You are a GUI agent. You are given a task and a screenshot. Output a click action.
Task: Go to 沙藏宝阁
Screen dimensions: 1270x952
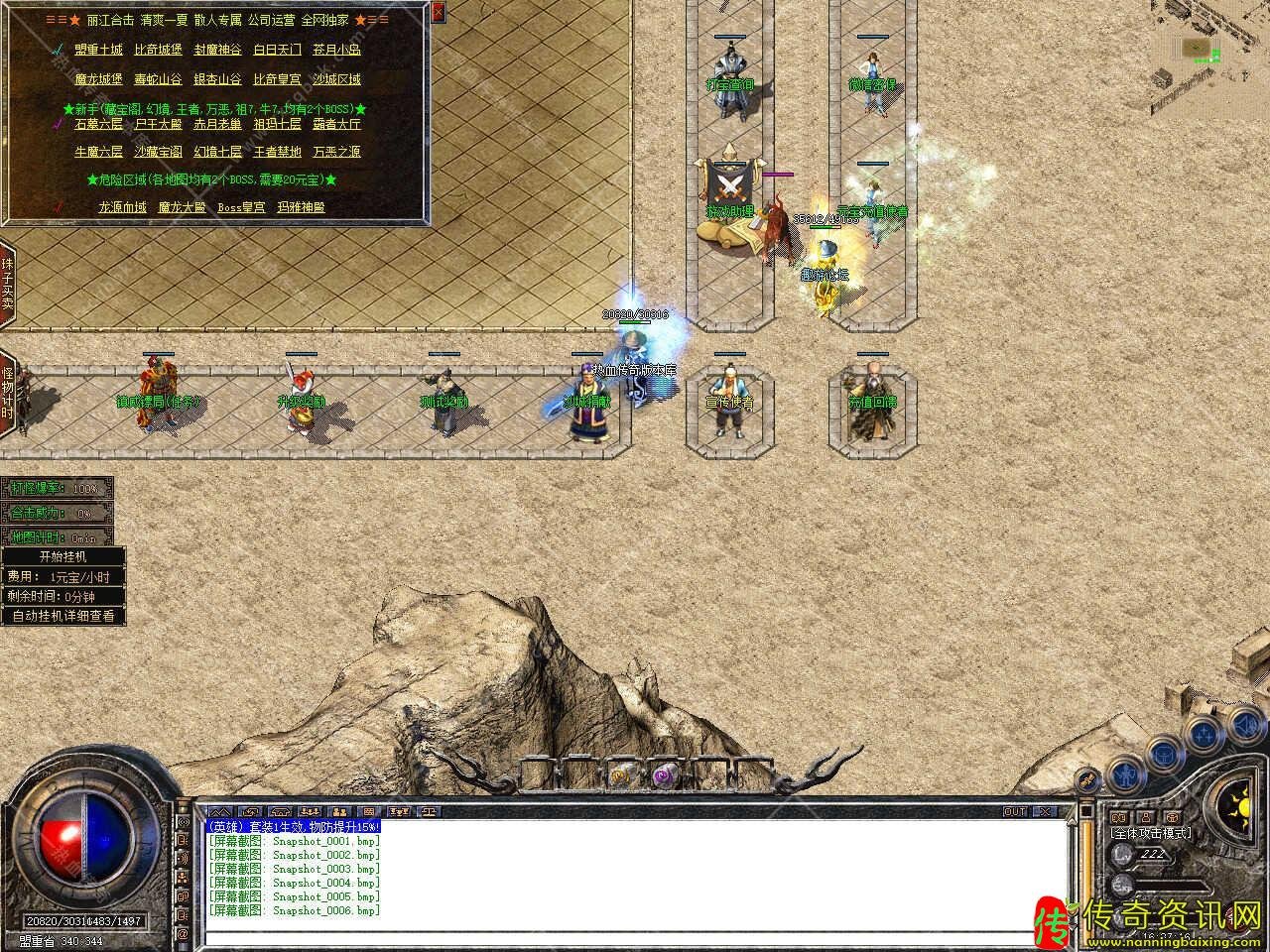159,153
